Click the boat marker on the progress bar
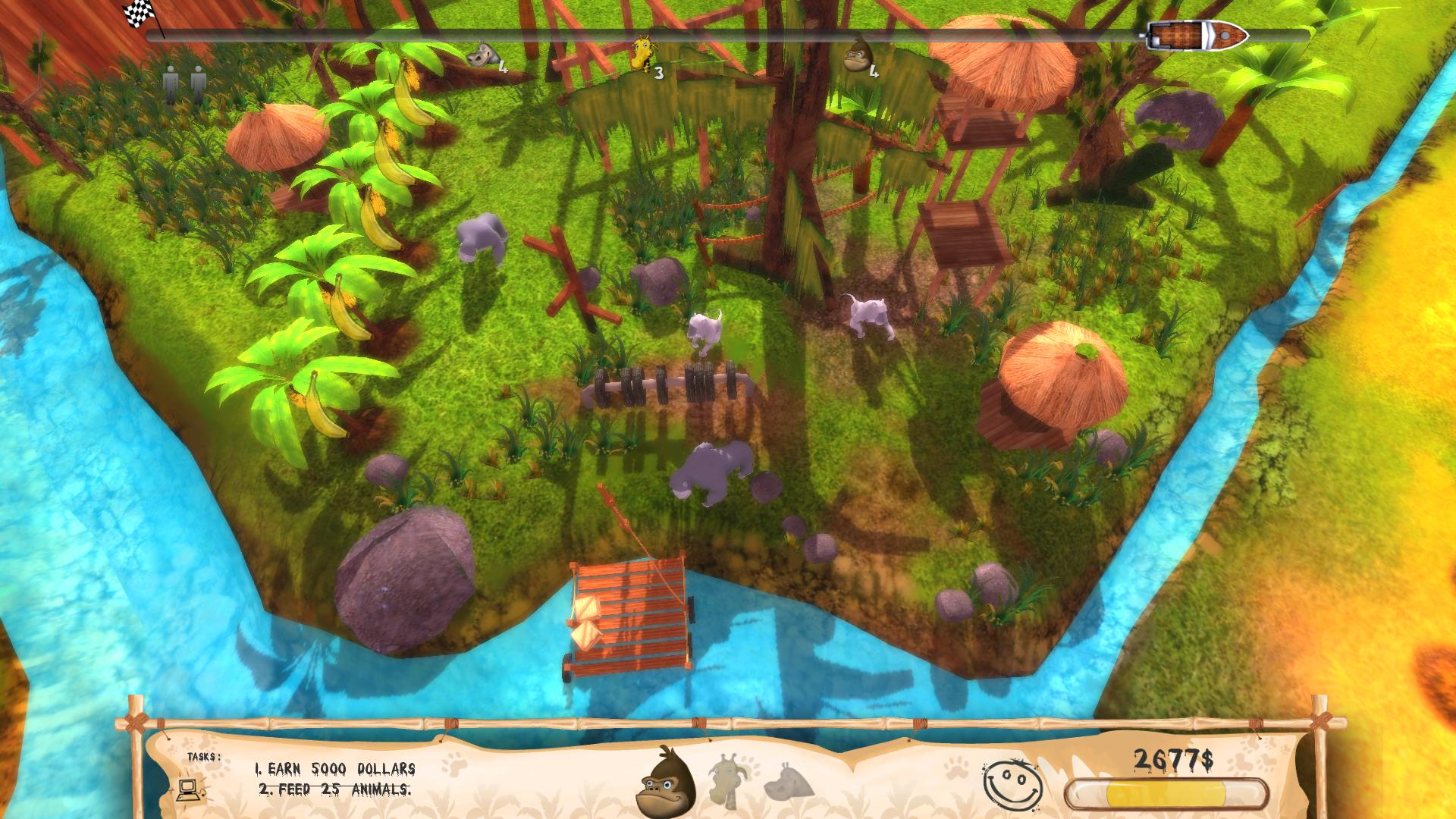This screenshot has width=1456, height=819. [x=1197, y=35]
